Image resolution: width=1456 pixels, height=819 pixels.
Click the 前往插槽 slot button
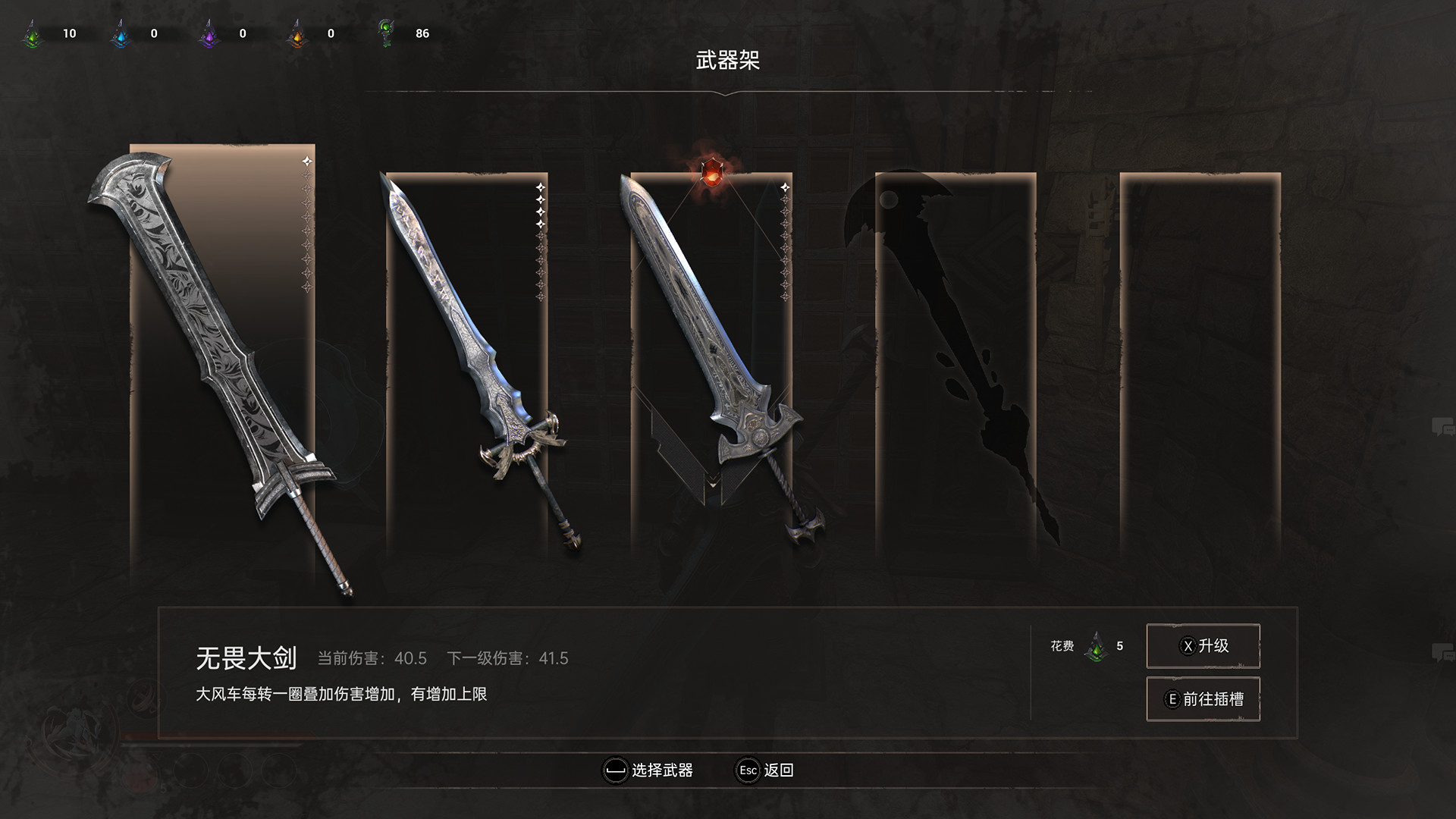[1203, 698]
